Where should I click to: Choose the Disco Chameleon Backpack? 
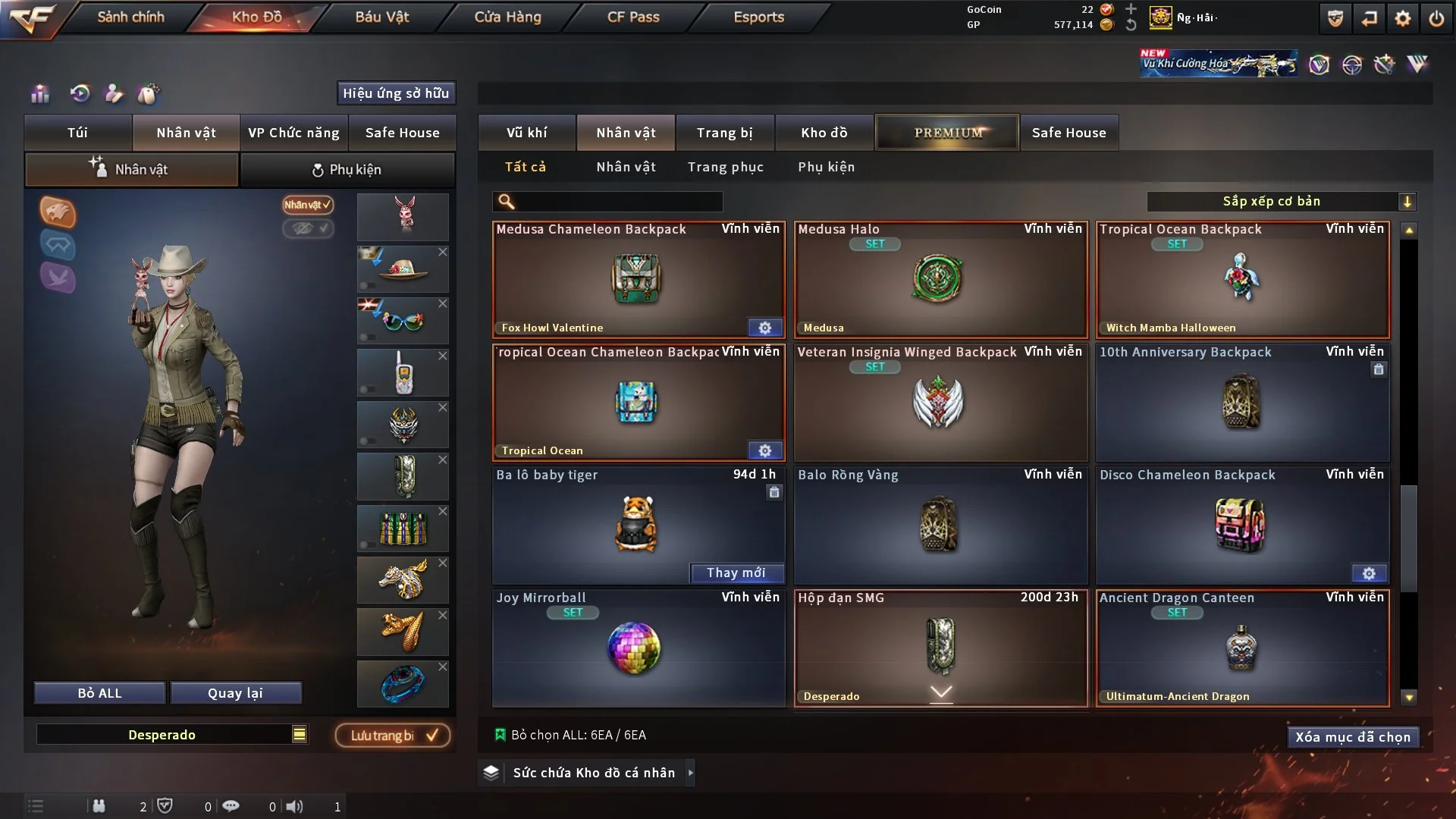click(x=1242, y=525)
